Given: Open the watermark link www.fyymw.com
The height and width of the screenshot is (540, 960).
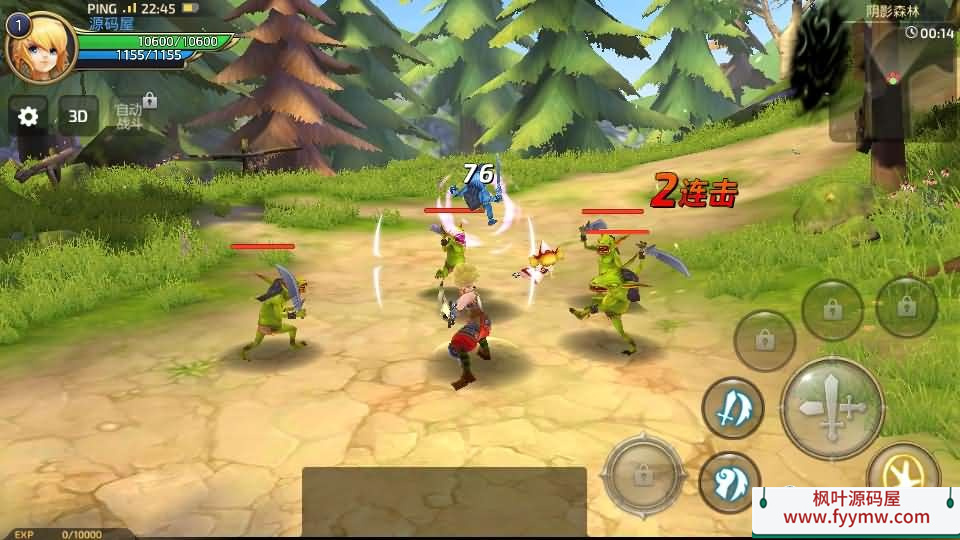Looking at the screenshot, I should [856, 518].
